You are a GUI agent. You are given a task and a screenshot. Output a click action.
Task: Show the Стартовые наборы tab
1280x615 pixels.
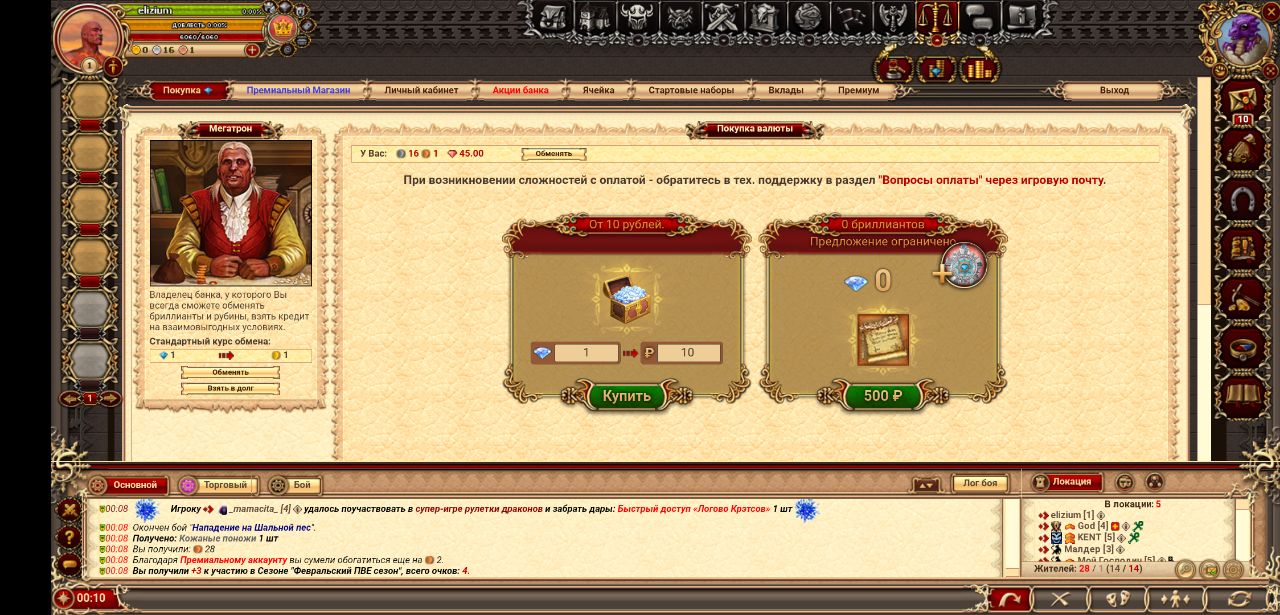(691, 90)
